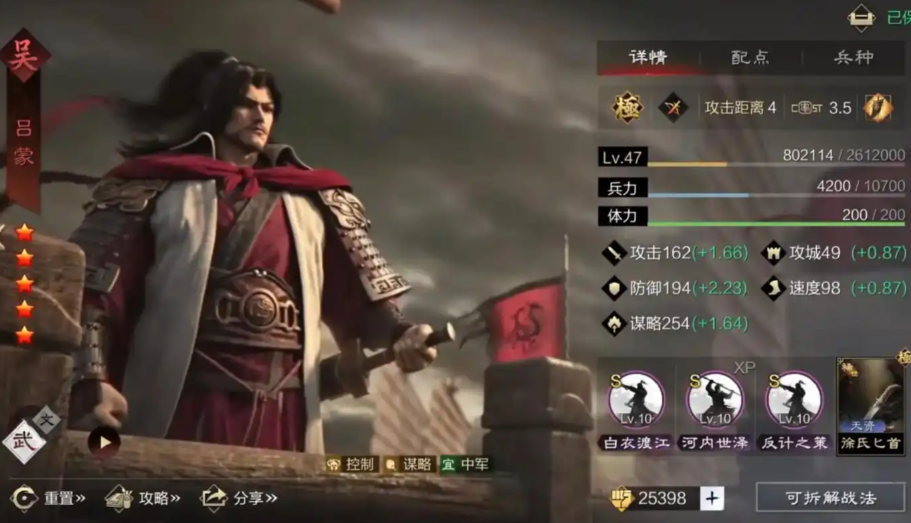Screen dimensions: 911x523
Task: Open the 配点 attribute points tab
Action: [x=750, y=58]
